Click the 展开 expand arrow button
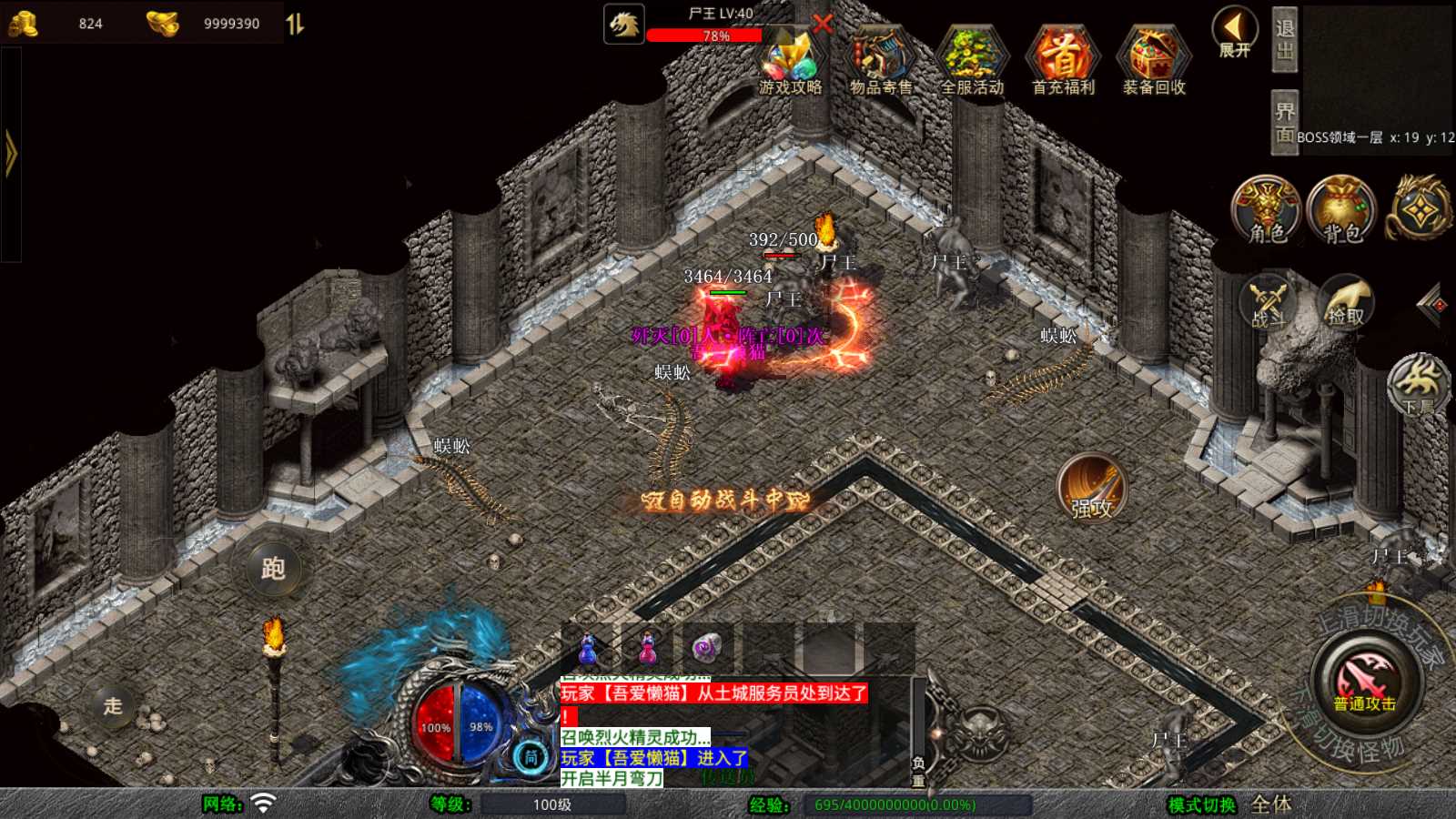 (x=1235, y=34)
